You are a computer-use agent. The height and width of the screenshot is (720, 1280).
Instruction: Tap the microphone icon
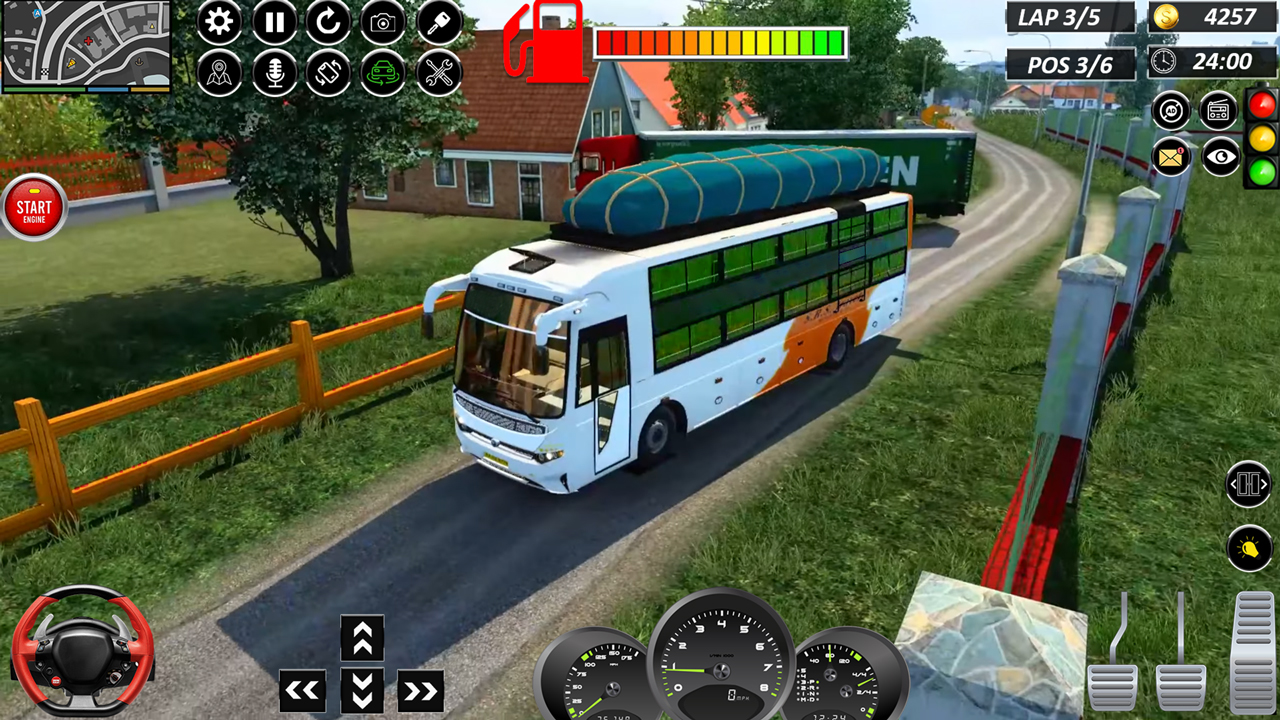274,73
